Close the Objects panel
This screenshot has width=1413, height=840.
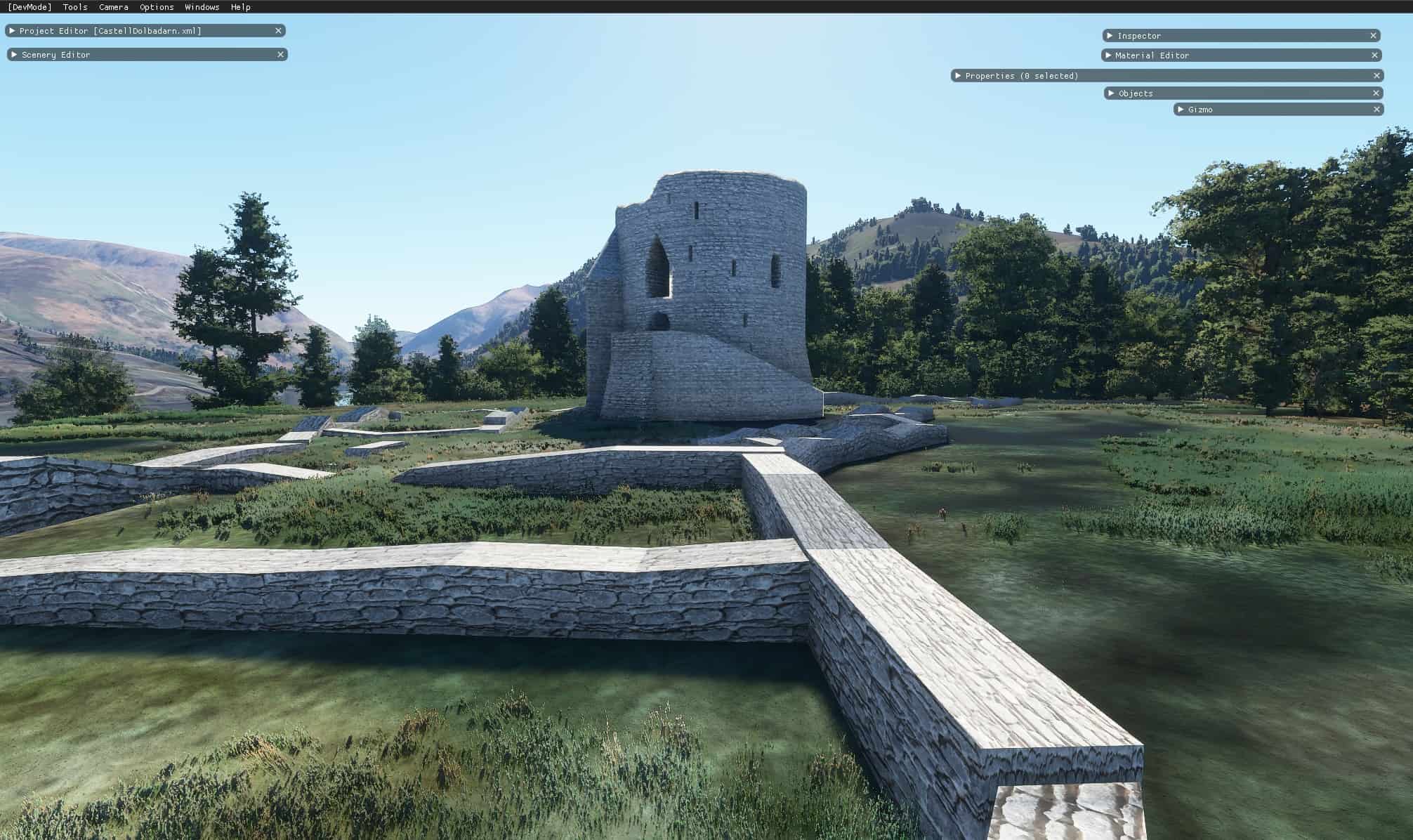coord(1376,93)
